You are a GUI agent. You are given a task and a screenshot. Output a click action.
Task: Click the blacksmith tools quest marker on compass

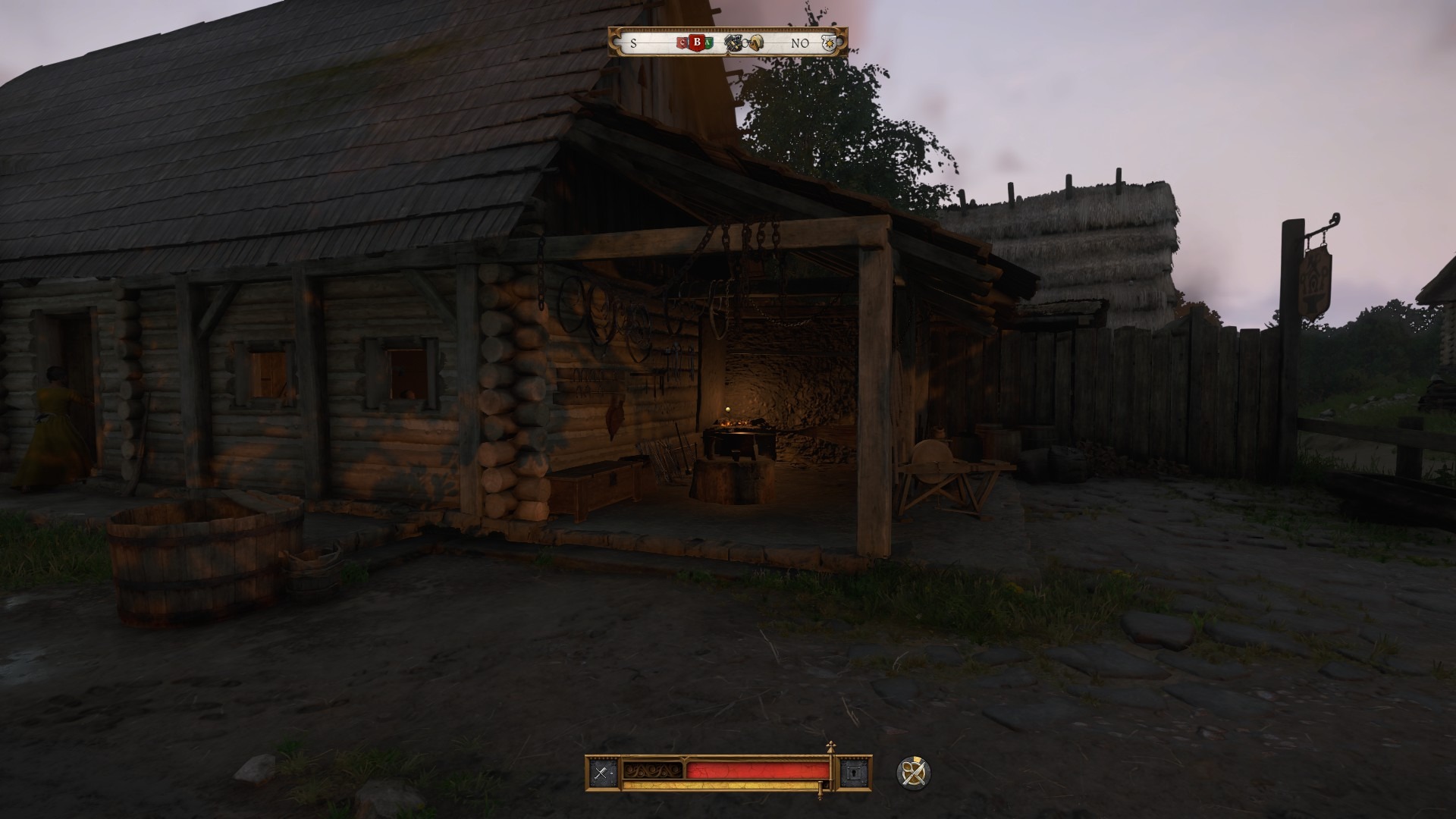pyautogui.click(x=733, y=42)
